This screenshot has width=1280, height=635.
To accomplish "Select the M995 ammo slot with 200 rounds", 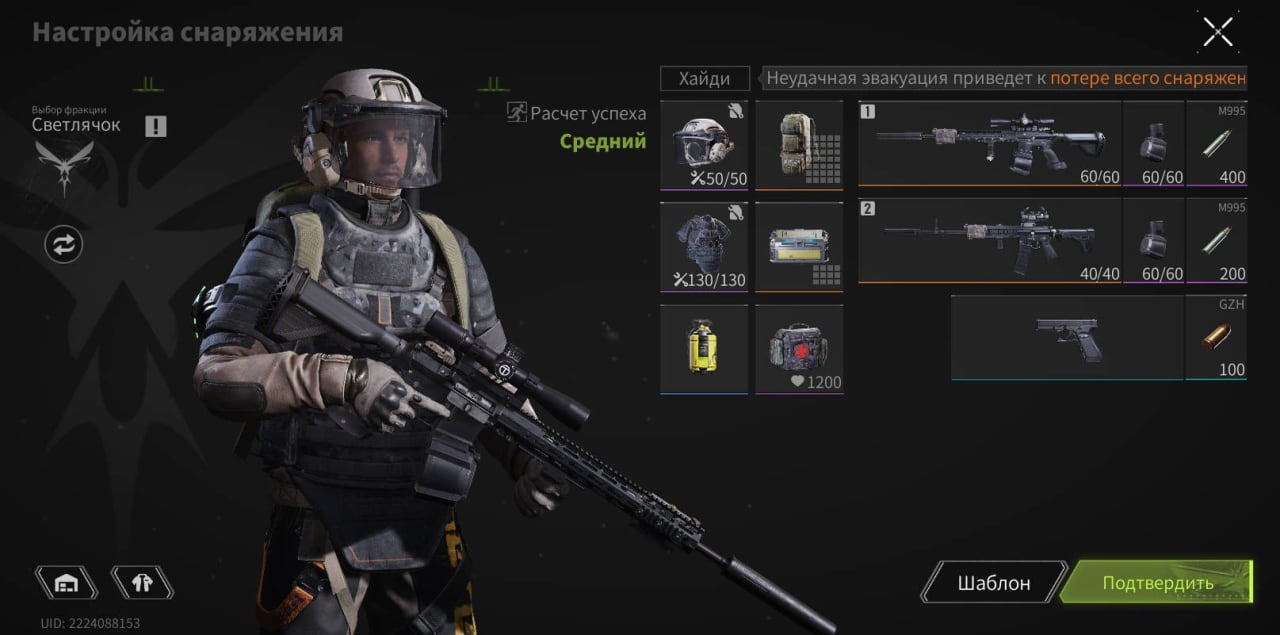I will (x=1216, y=240).
